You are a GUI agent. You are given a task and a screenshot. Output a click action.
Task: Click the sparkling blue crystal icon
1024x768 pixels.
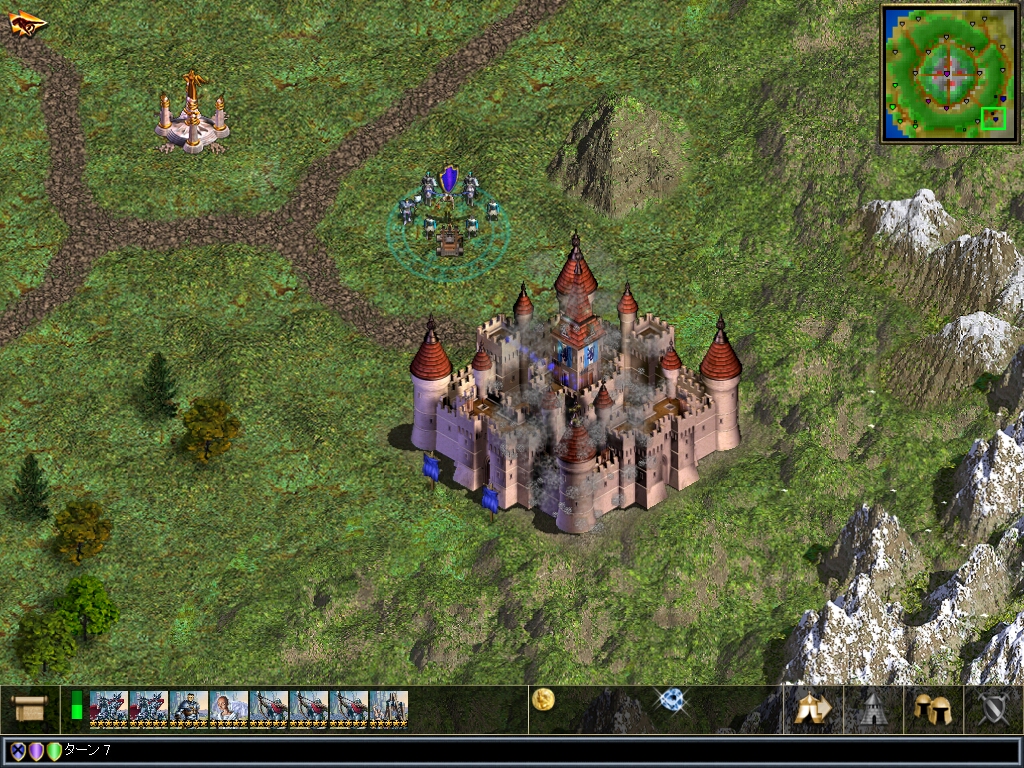click(670, 699)
